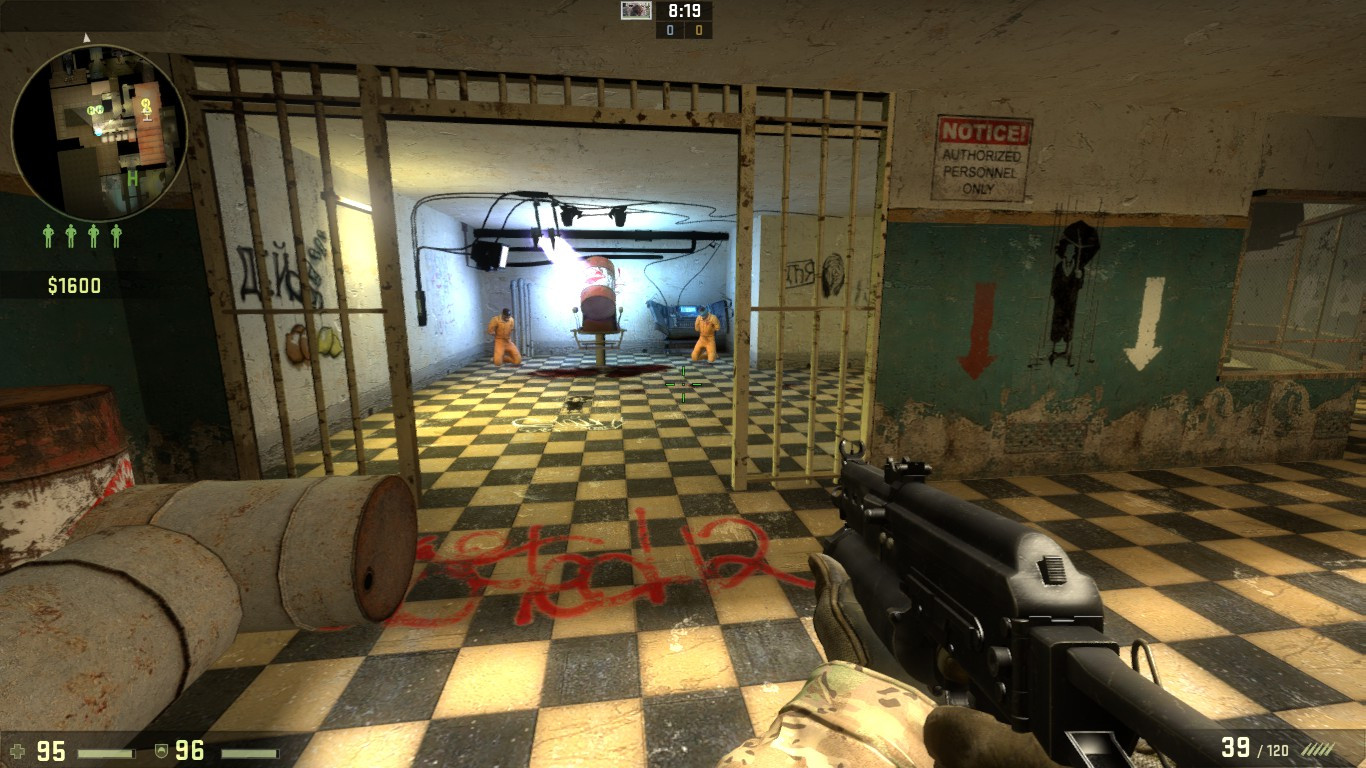1366x768 pixels.
Task: Click the second teammate silhouette icon
Action: (x=70, y=234)
